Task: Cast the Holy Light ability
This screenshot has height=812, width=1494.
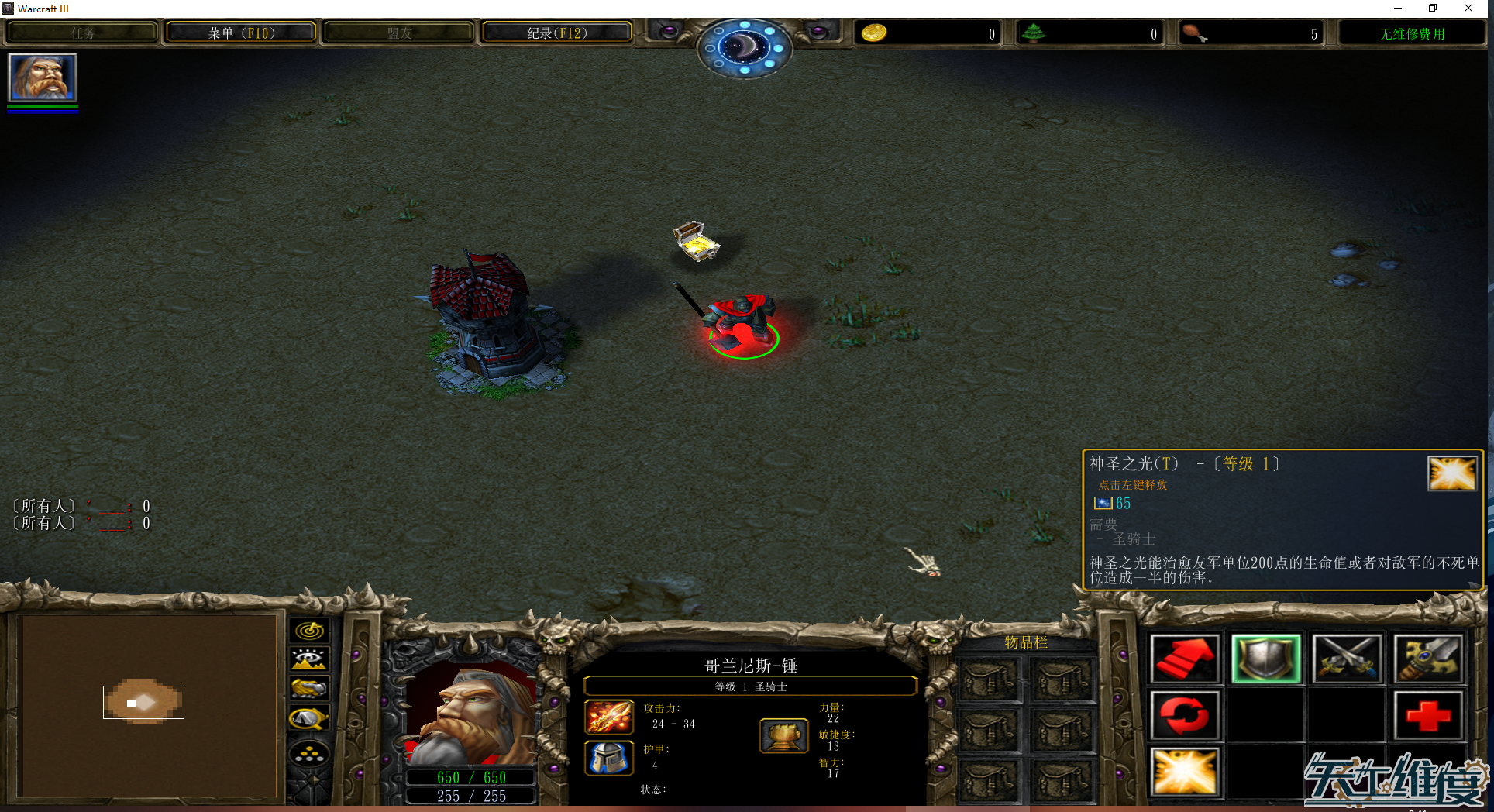Action: [1184, 772]
